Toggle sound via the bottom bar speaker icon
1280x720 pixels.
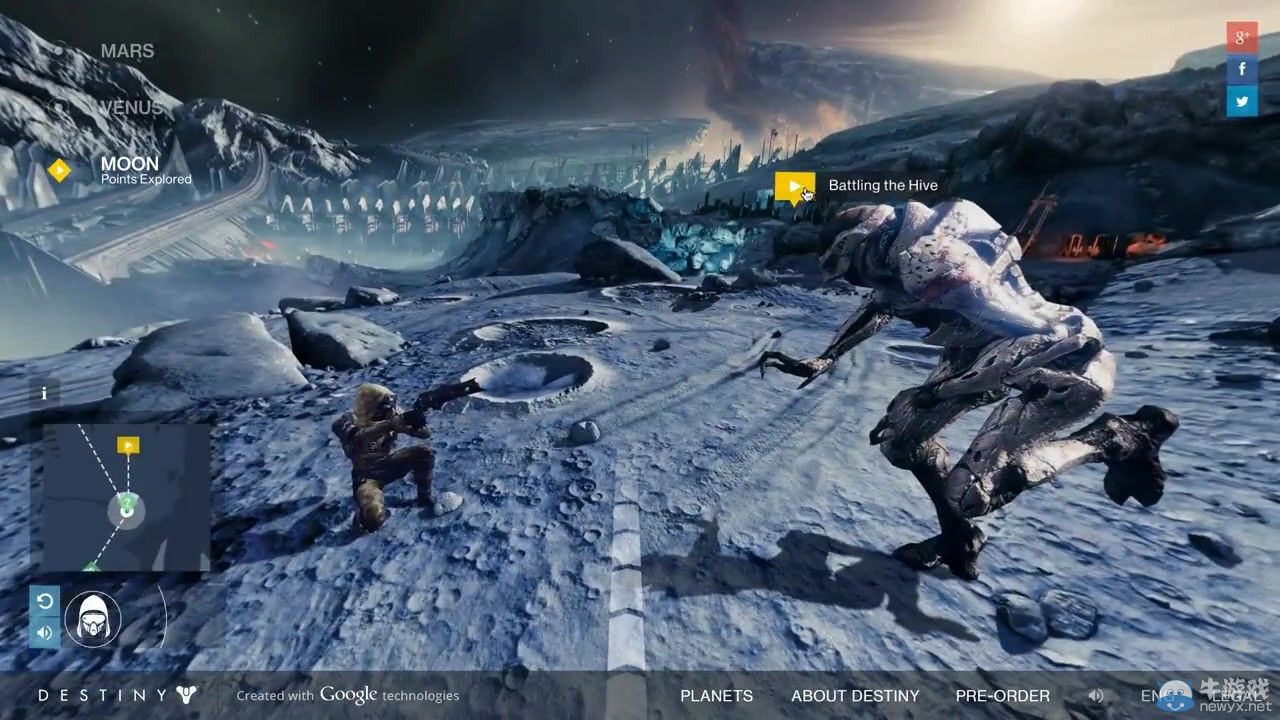tap(1096, 695)
